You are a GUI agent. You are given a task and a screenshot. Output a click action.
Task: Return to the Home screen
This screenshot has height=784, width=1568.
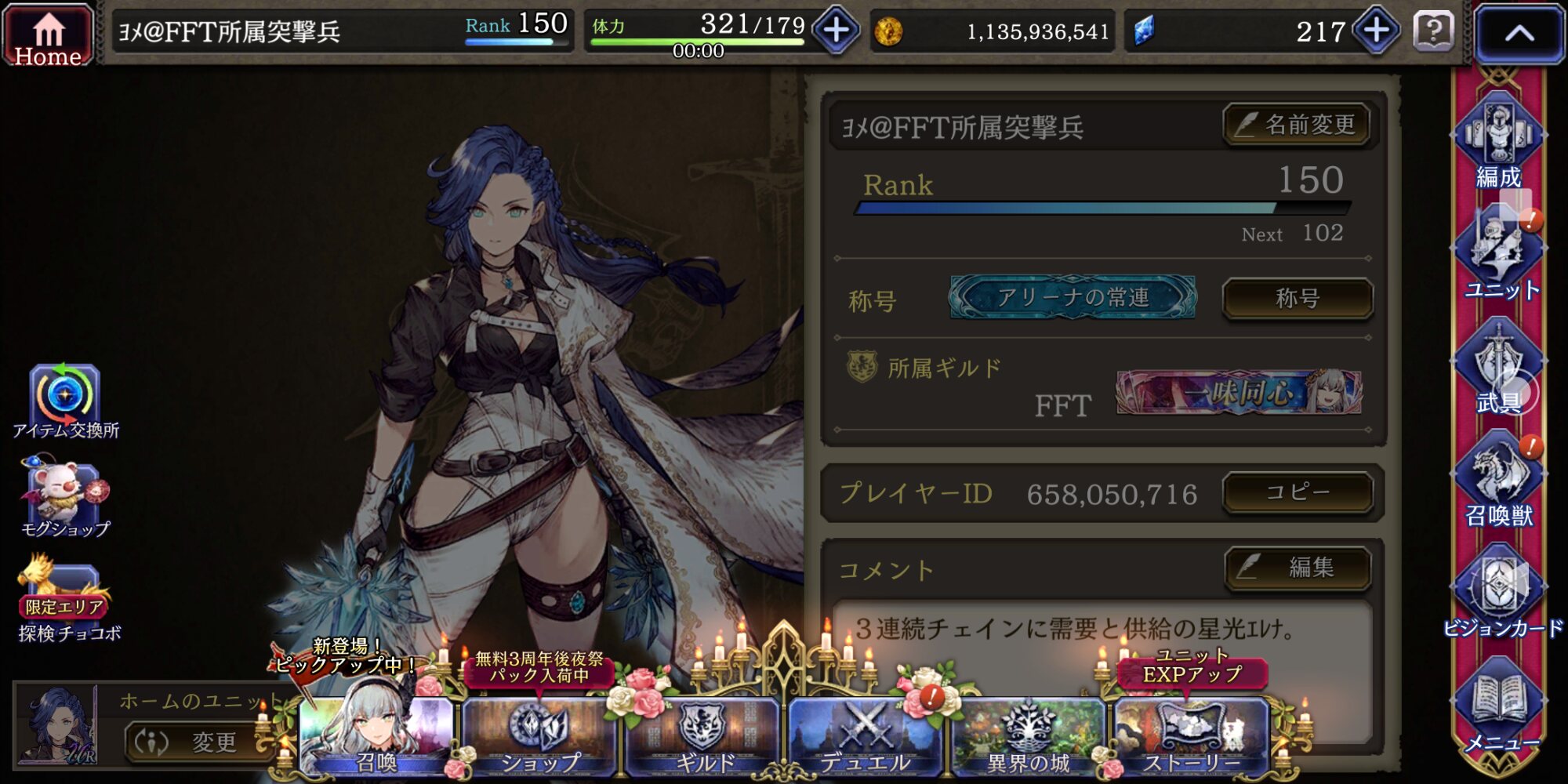(x=48, y=35)
